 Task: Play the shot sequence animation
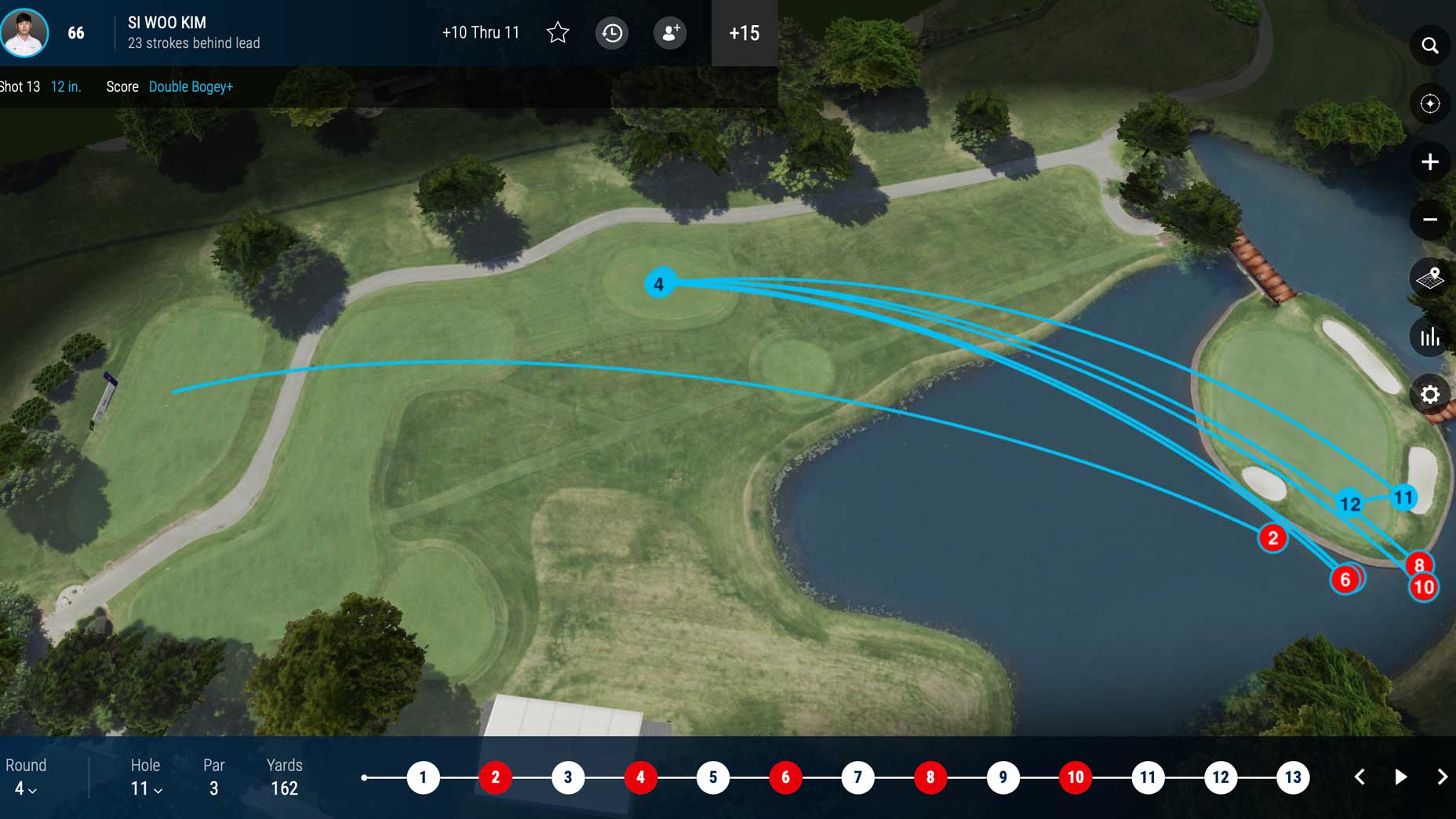tap(1400, 777)
